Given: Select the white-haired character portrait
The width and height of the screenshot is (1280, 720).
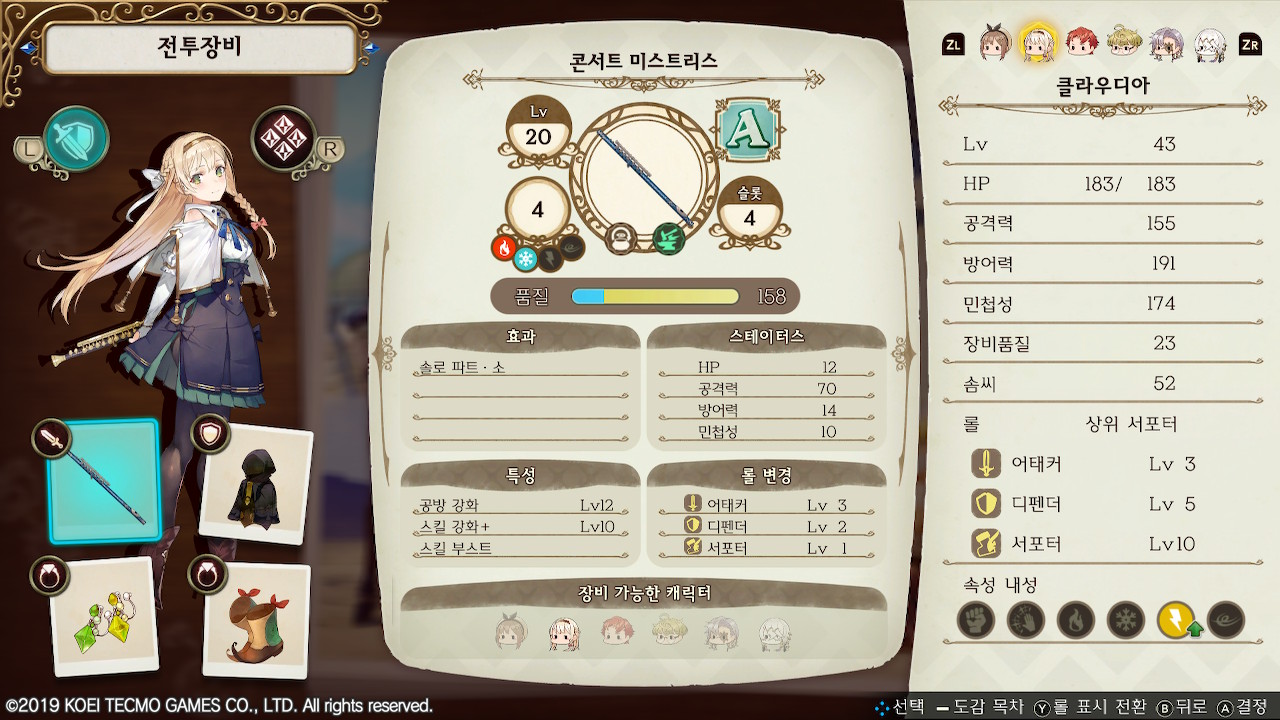Looking at the screenshot, I should [x=1210, y=43].
